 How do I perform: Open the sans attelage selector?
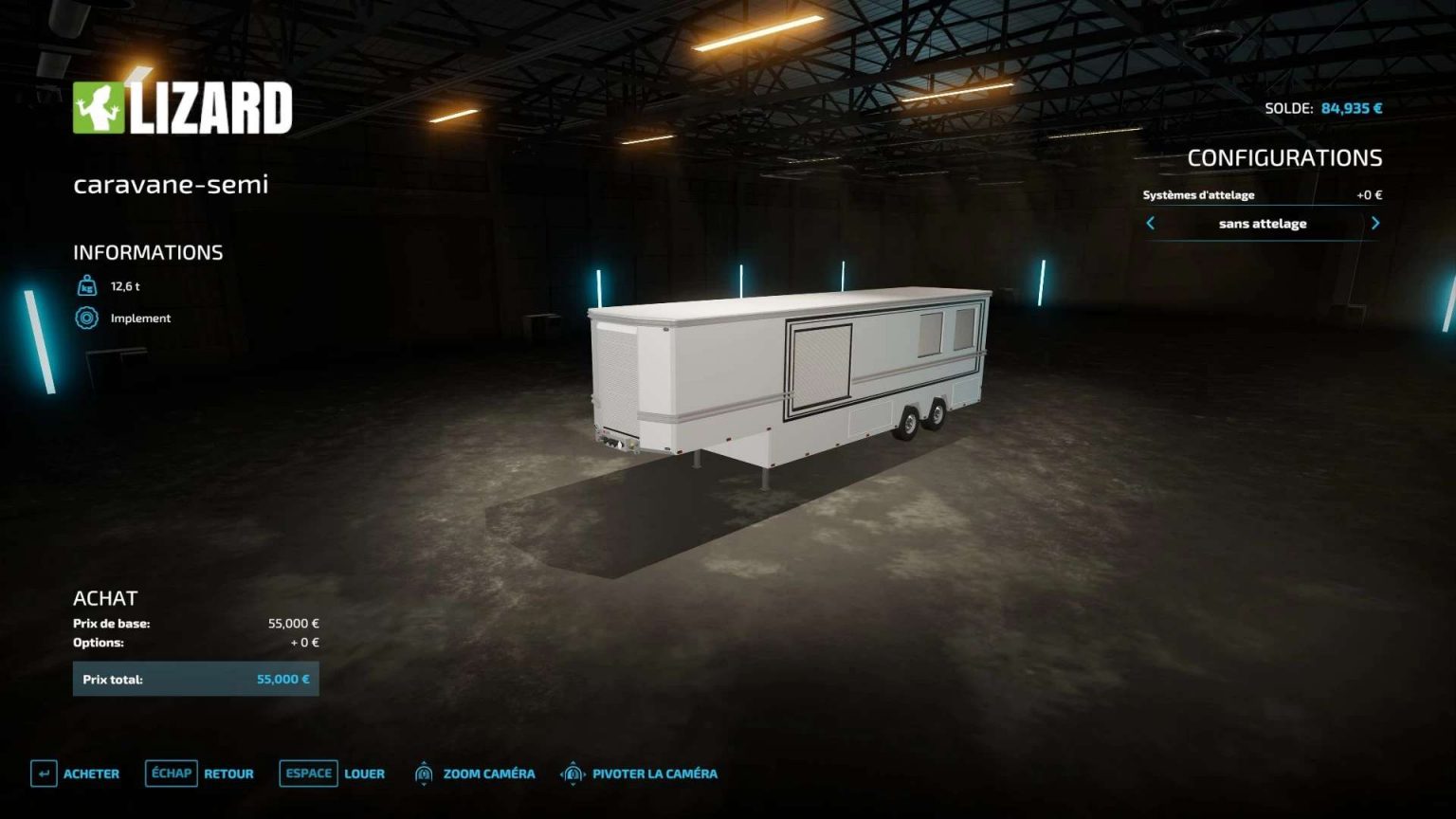1263,224
